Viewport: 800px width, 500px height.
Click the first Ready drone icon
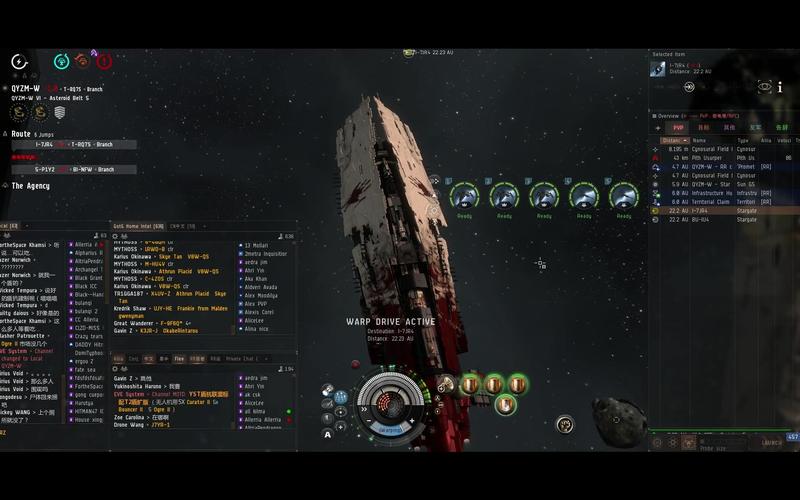[464, 196]
